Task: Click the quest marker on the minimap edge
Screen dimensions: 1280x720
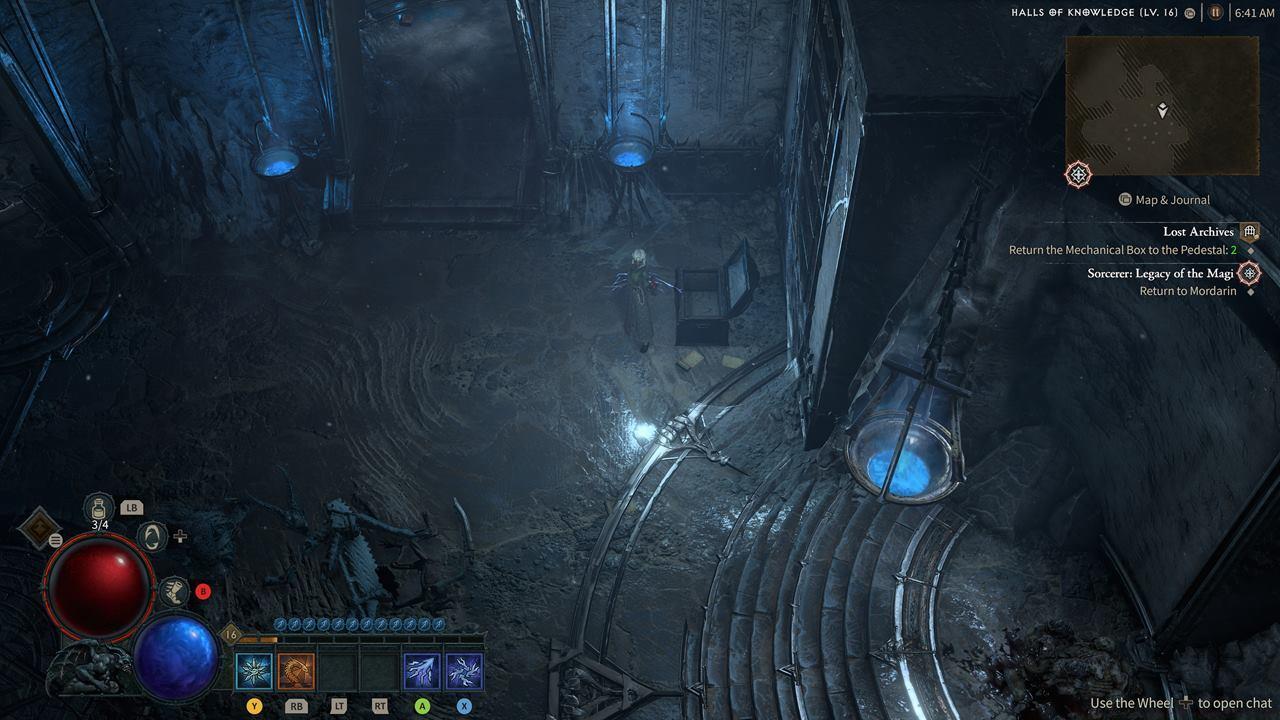Action: [x=1078, y=175]
